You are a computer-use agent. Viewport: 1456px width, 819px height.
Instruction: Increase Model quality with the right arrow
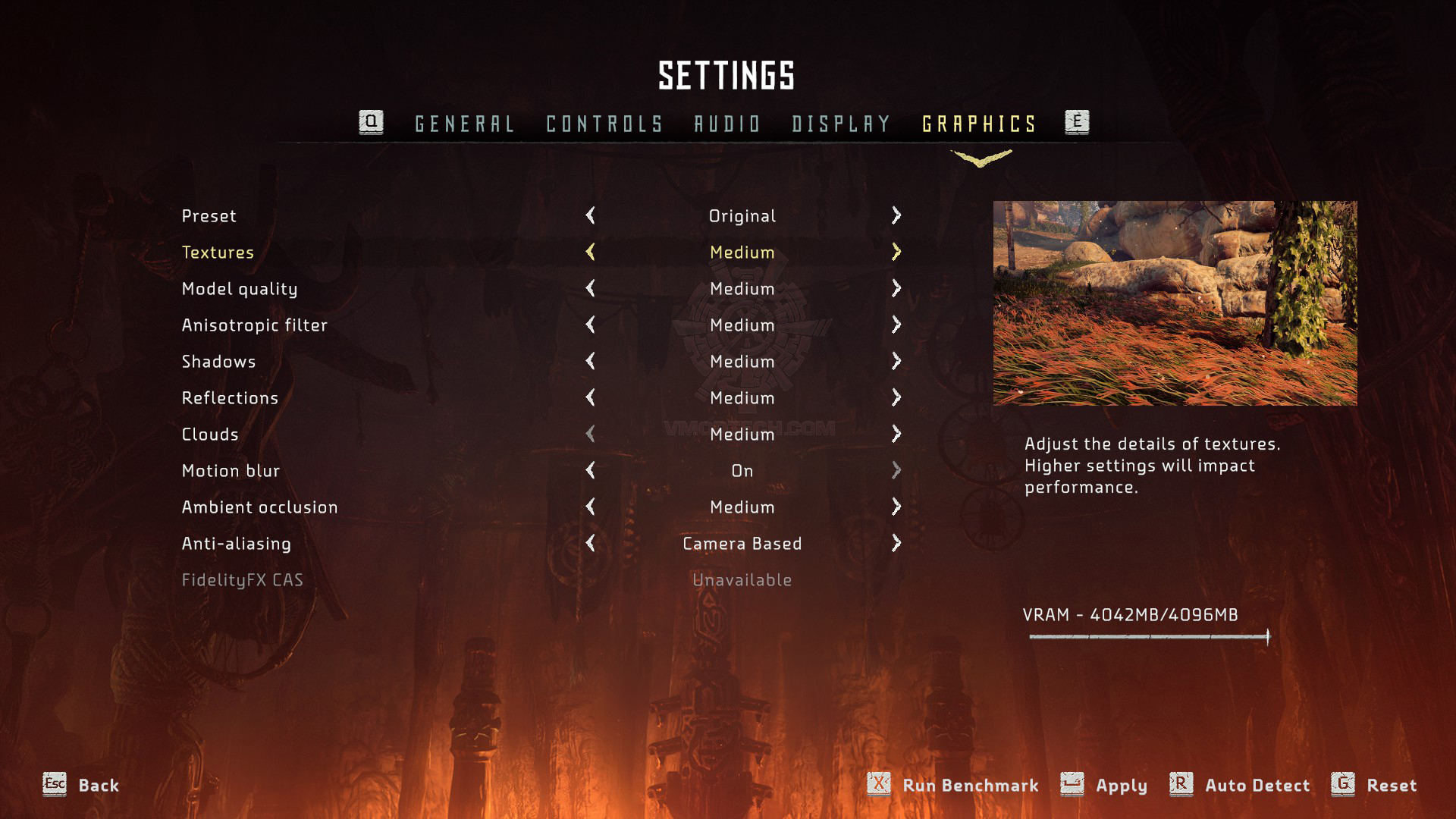896,288
